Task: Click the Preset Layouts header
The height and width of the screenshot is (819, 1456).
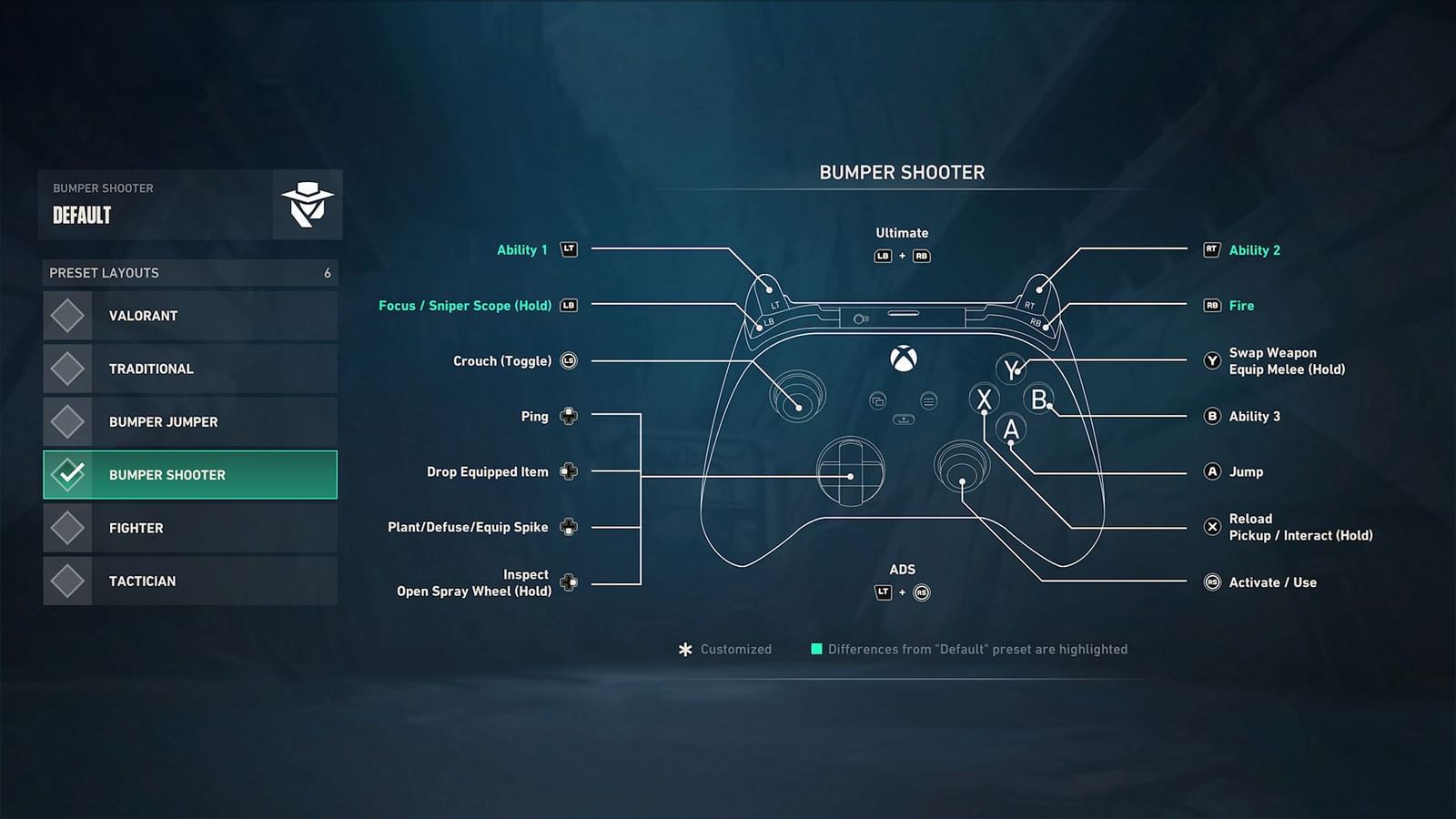Action: pyautogui.click(x=103, y=273)
